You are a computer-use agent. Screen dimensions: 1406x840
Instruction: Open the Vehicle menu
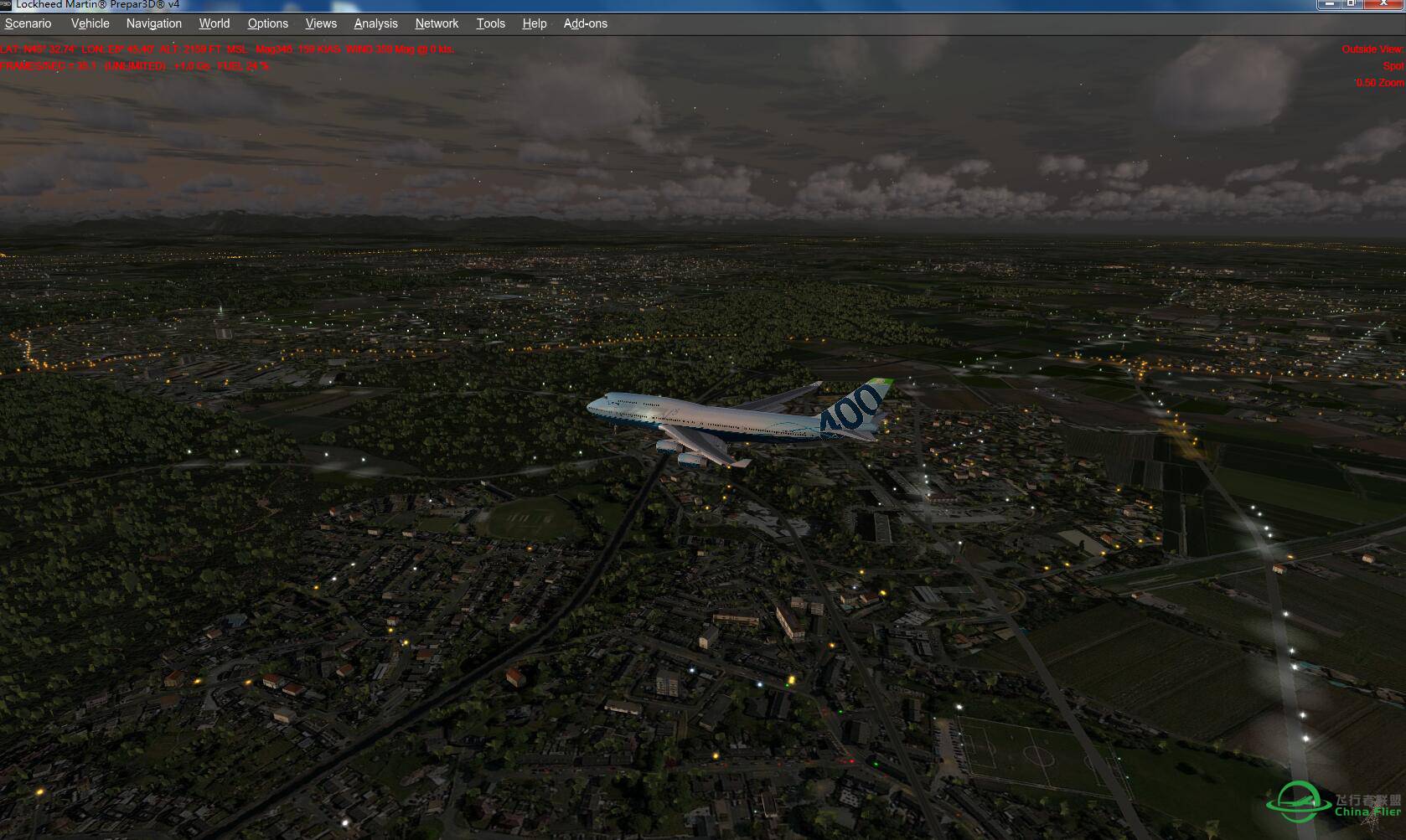pos(90,23)
